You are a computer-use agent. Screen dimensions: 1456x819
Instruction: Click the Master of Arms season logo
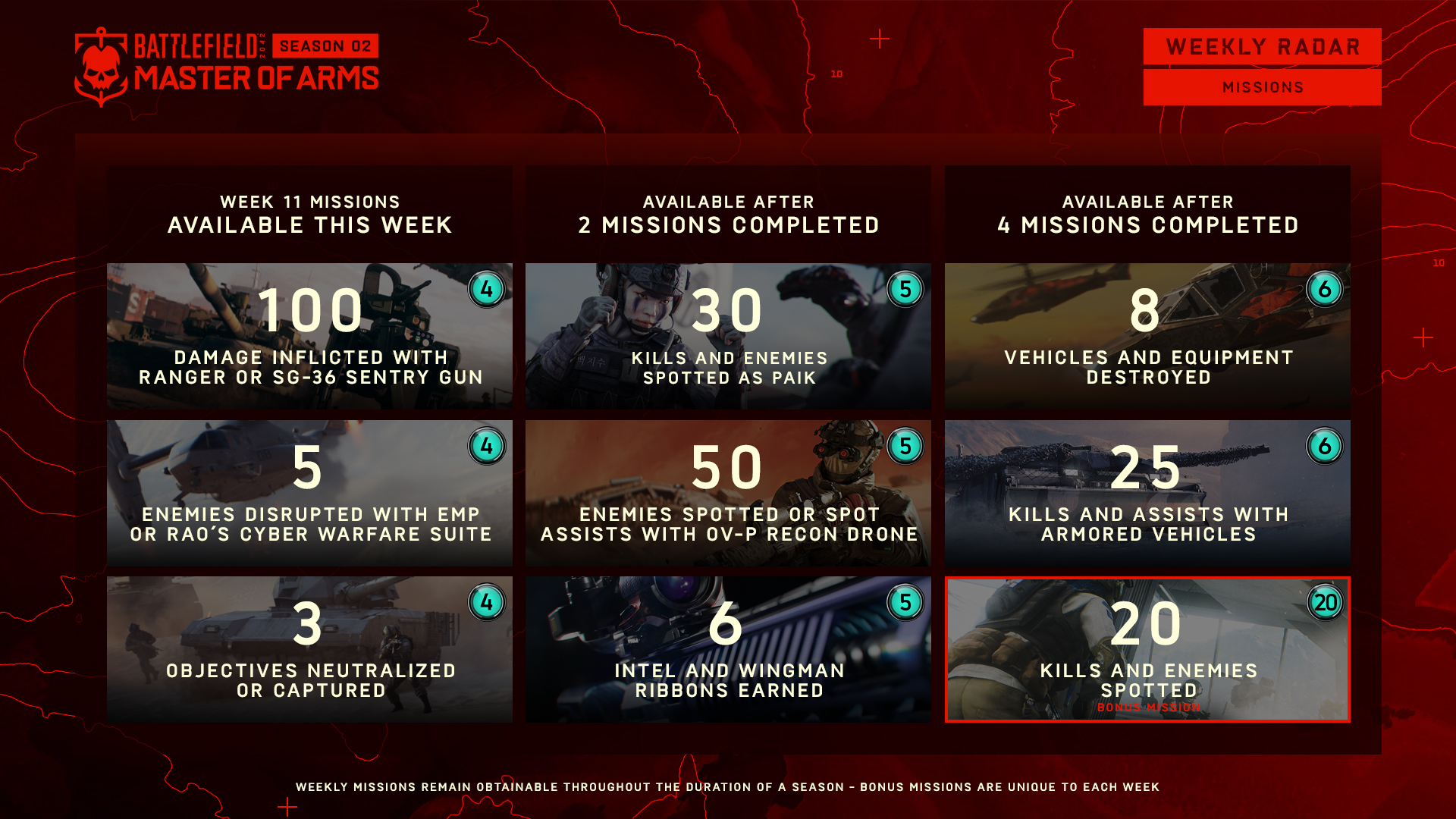[226, 67]
